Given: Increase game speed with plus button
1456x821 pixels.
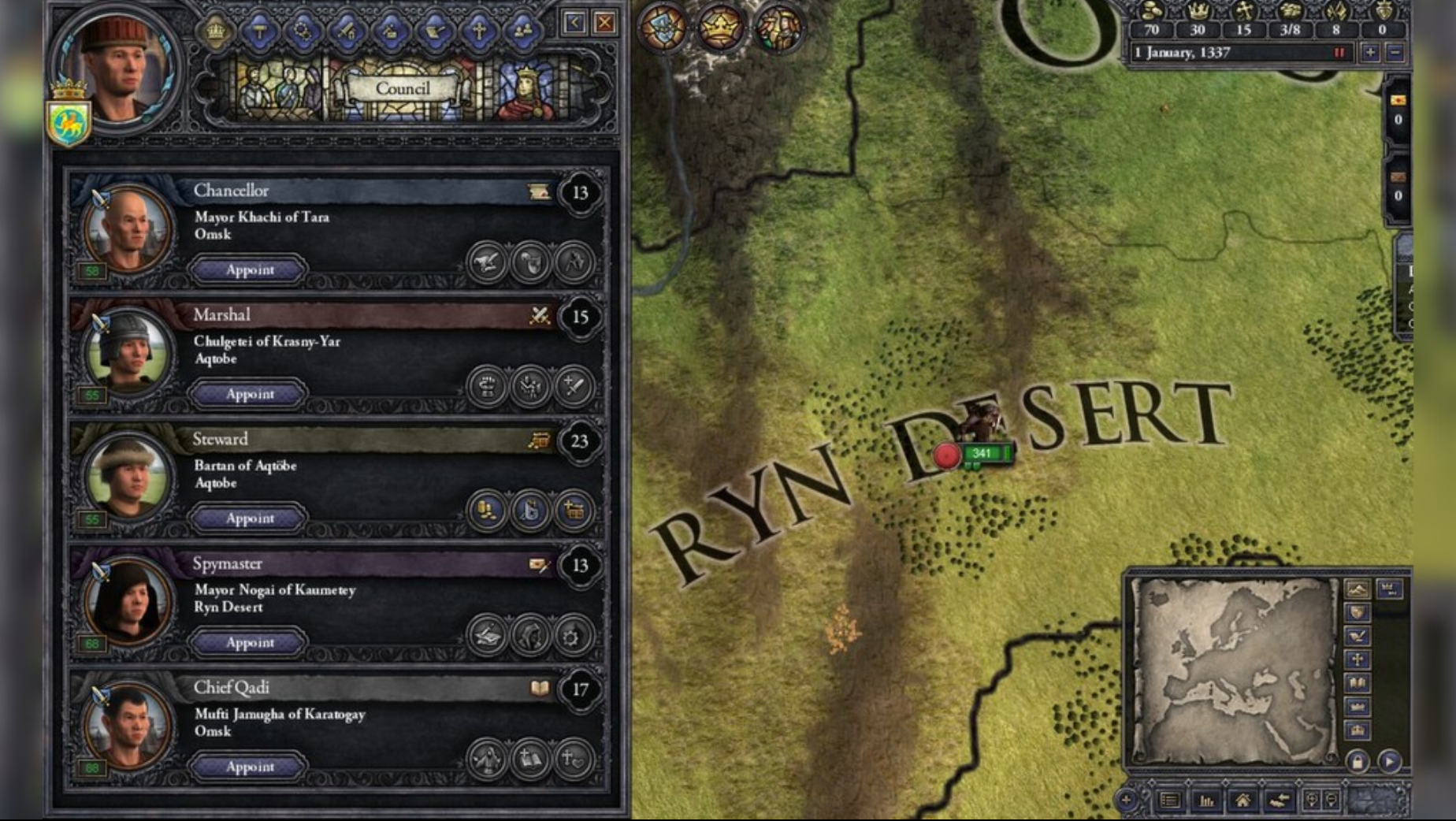Looking at the screenshot, I should (1369, 54).
